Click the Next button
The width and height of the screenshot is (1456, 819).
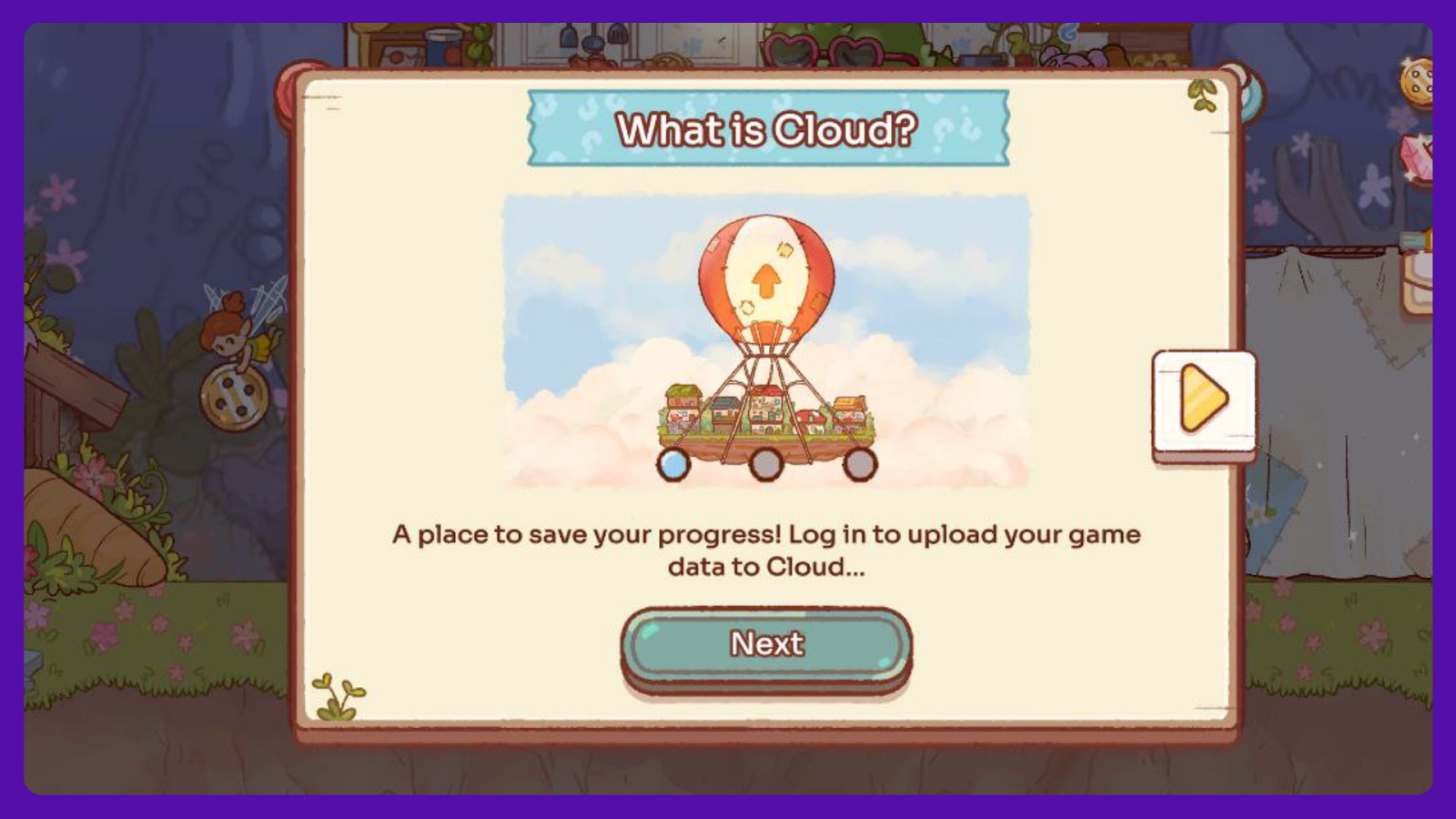pos(766,645)
